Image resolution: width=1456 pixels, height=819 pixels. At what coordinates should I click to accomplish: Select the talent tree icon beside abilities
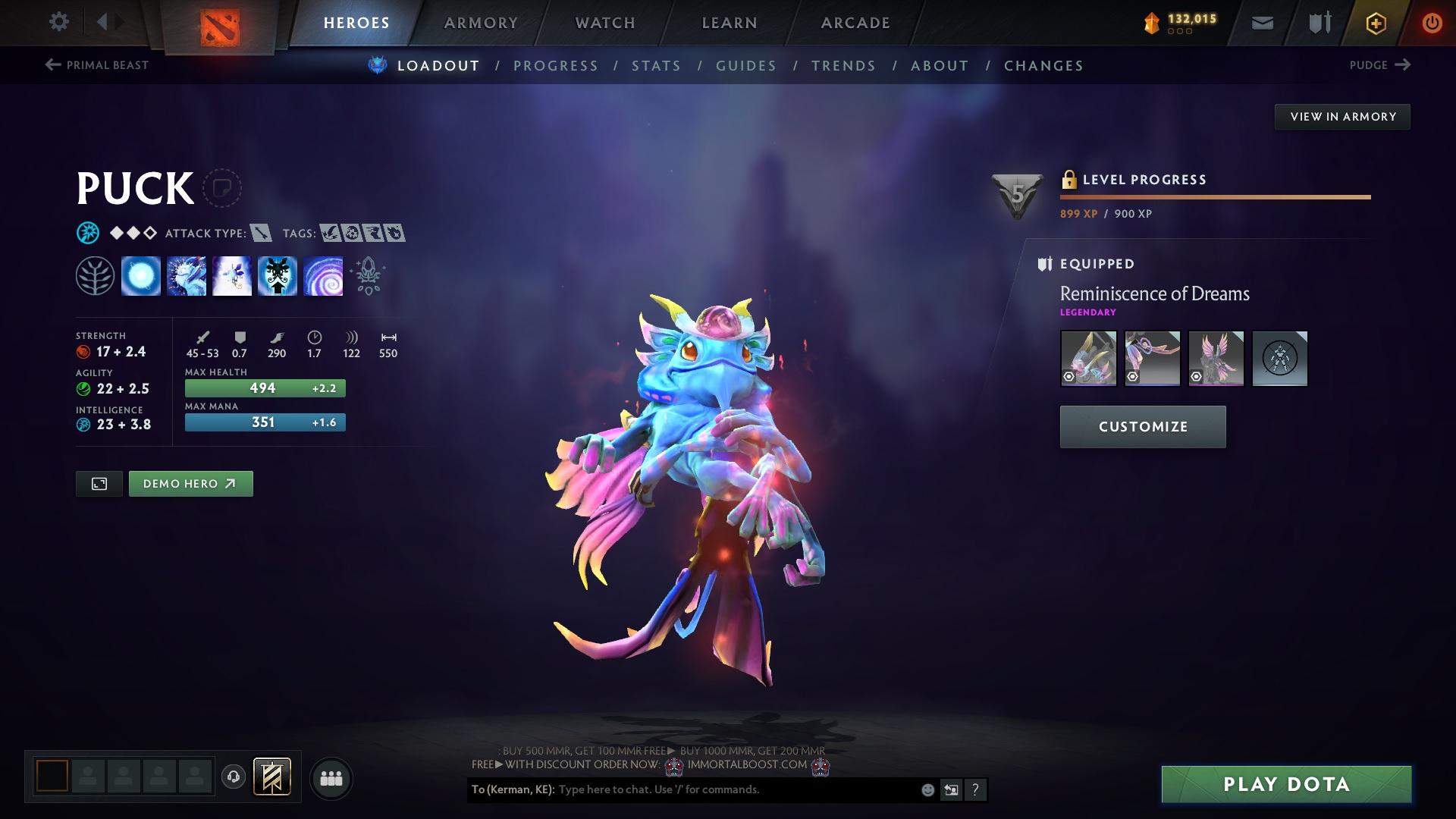tap(95, 276)
